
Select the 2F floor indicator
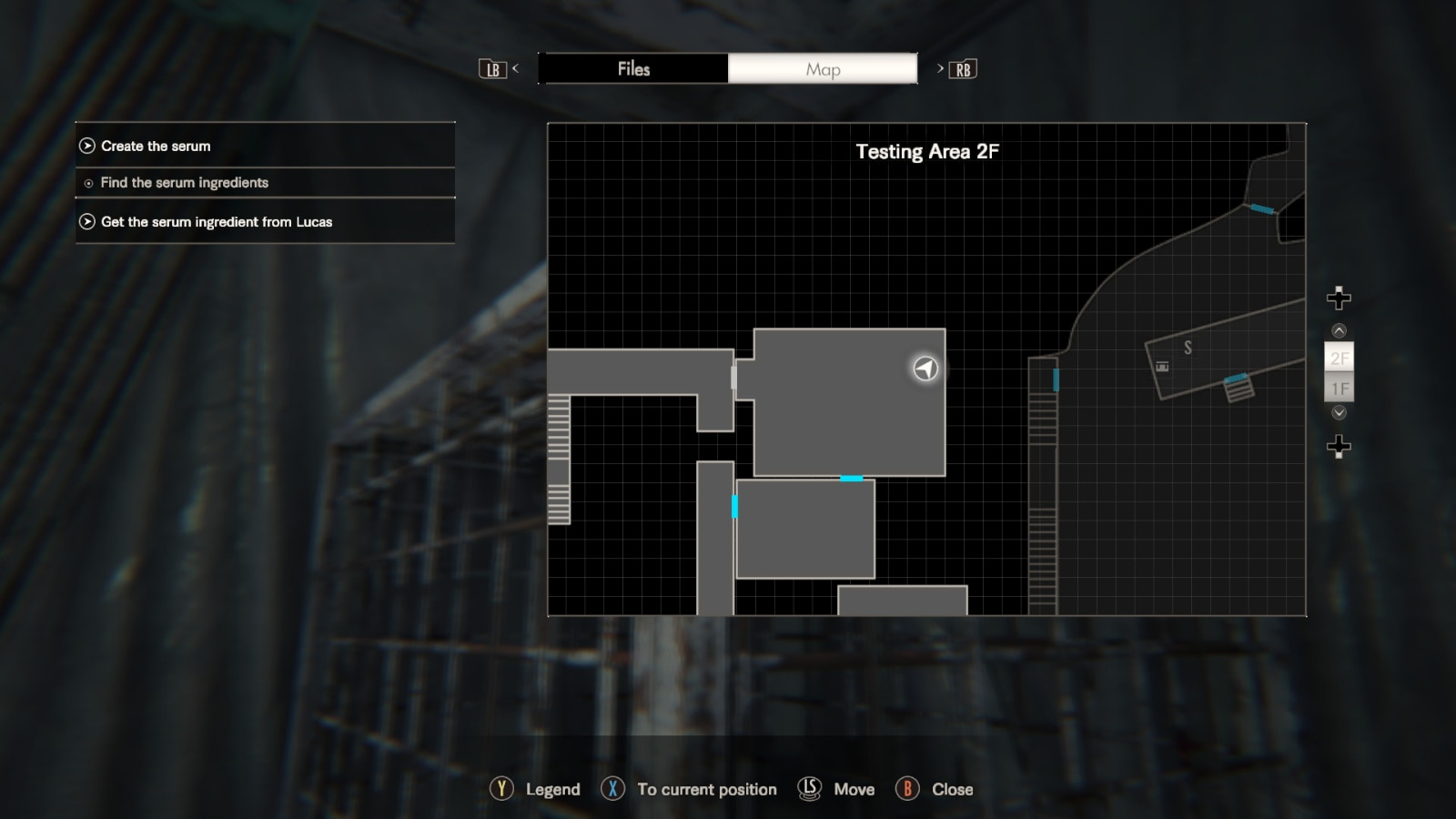click(1339, 358)
